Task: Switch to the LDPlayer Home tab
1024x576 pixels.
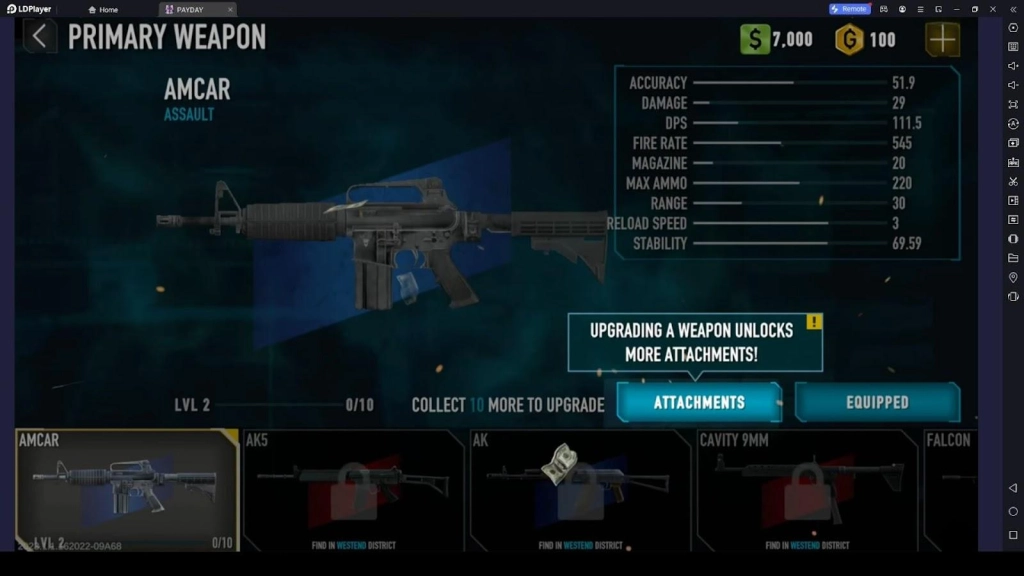Action: click(103, 9)
